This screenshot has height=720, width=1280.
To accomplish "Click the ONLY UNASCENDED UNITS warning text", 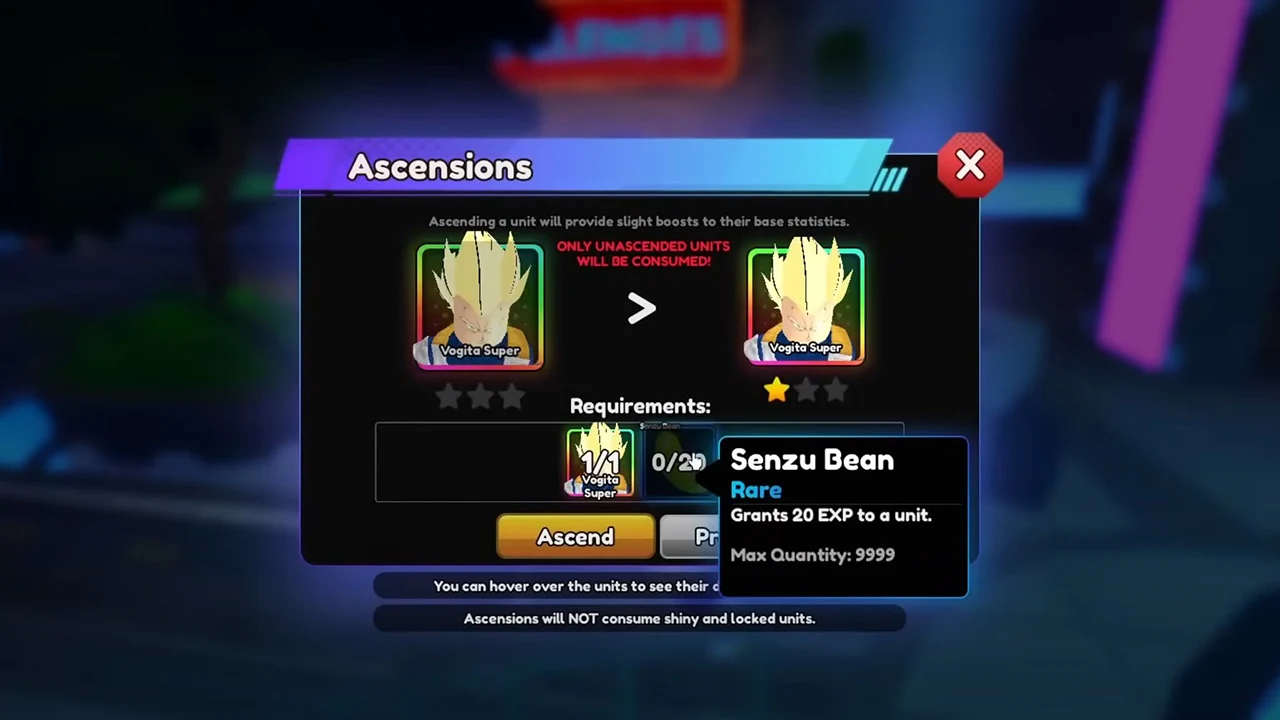I will coord(643,253).
